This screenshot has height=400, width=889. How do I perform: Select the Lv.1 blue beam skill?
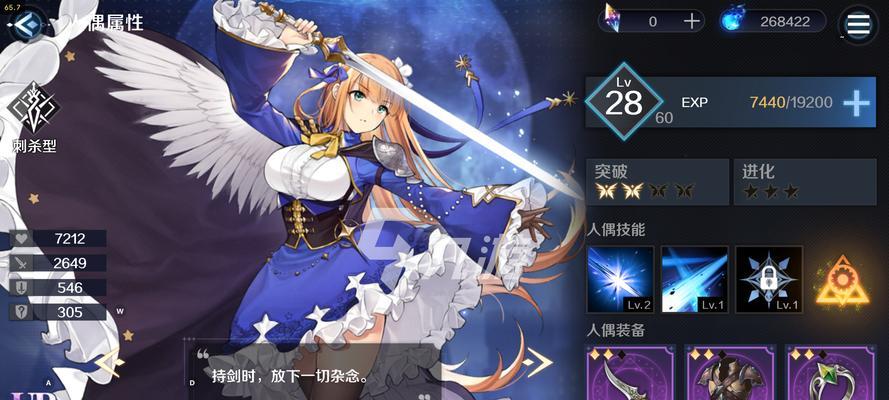pyautogui.click(x=694, y=280)
